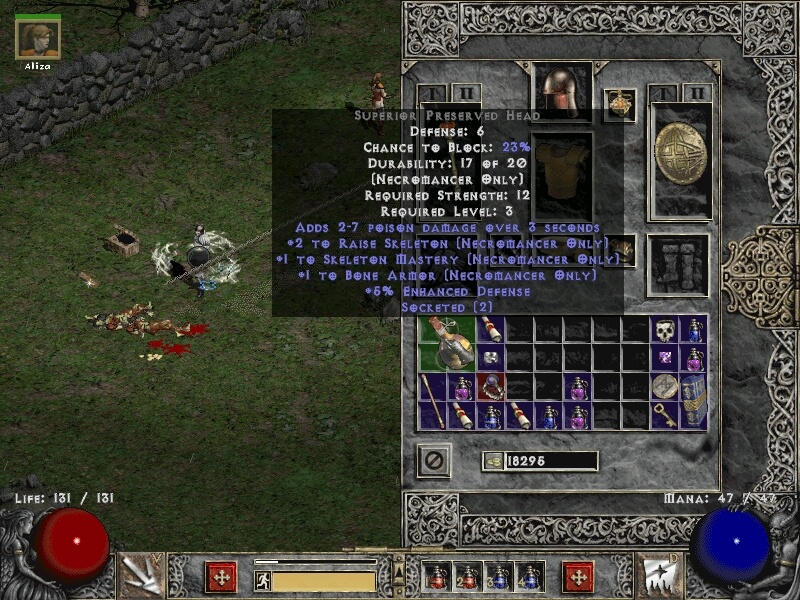800x600 pixels.
Task: Expand the mini menu arrow button
Action: pos(400,571)
